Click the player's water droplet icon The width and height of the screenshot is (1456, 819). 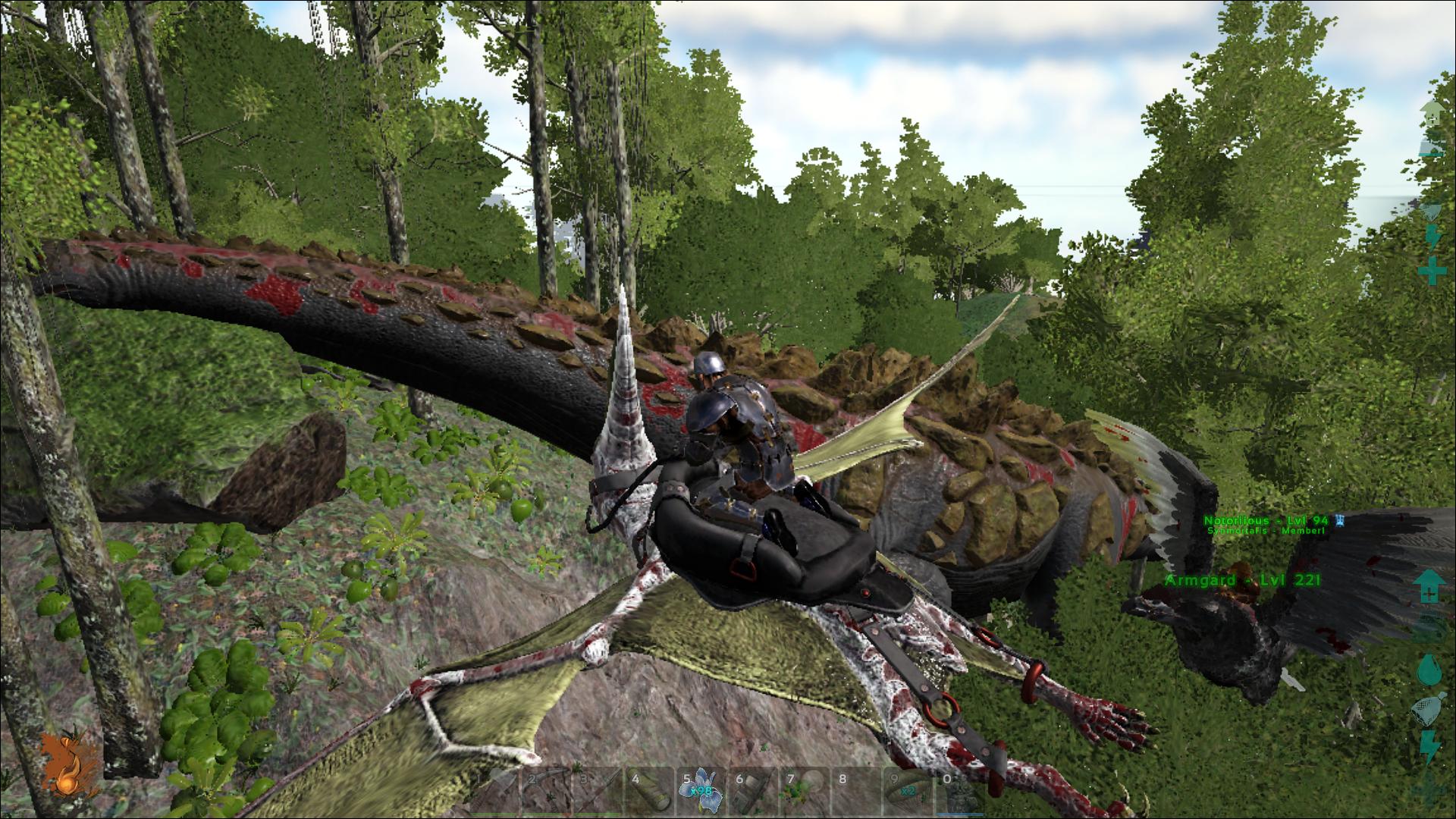point(1429,670)
